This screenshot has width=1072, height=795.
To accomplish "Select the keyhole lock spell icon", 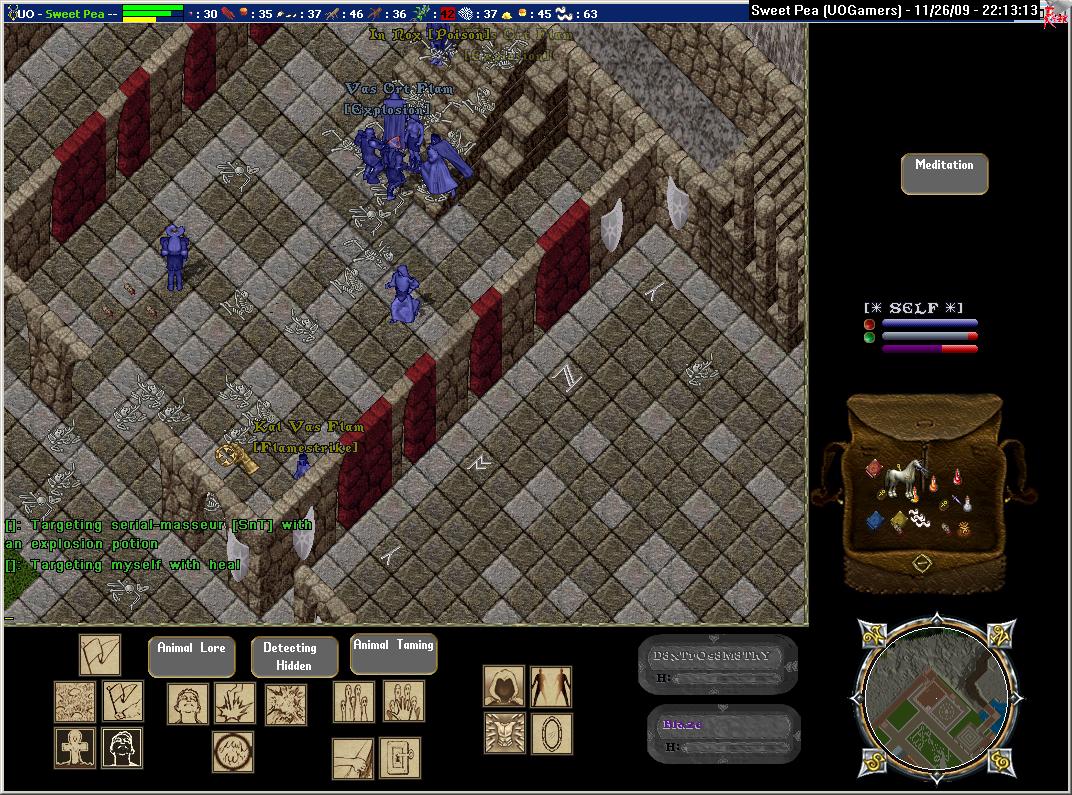I will click(399, 759).
